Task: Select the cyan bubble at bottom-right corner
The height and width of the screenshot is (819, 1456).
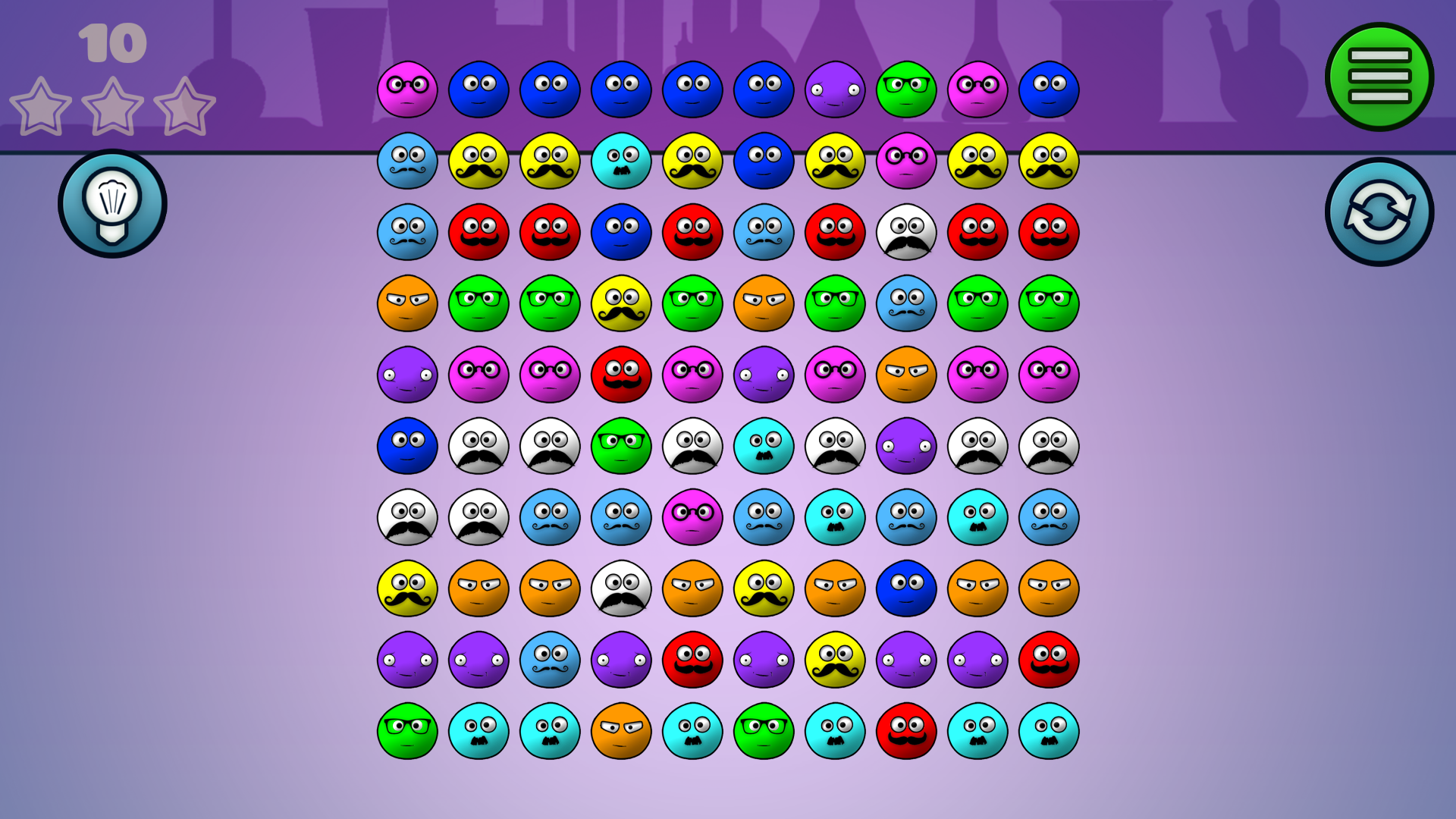Action: [x=1049, y=731]
